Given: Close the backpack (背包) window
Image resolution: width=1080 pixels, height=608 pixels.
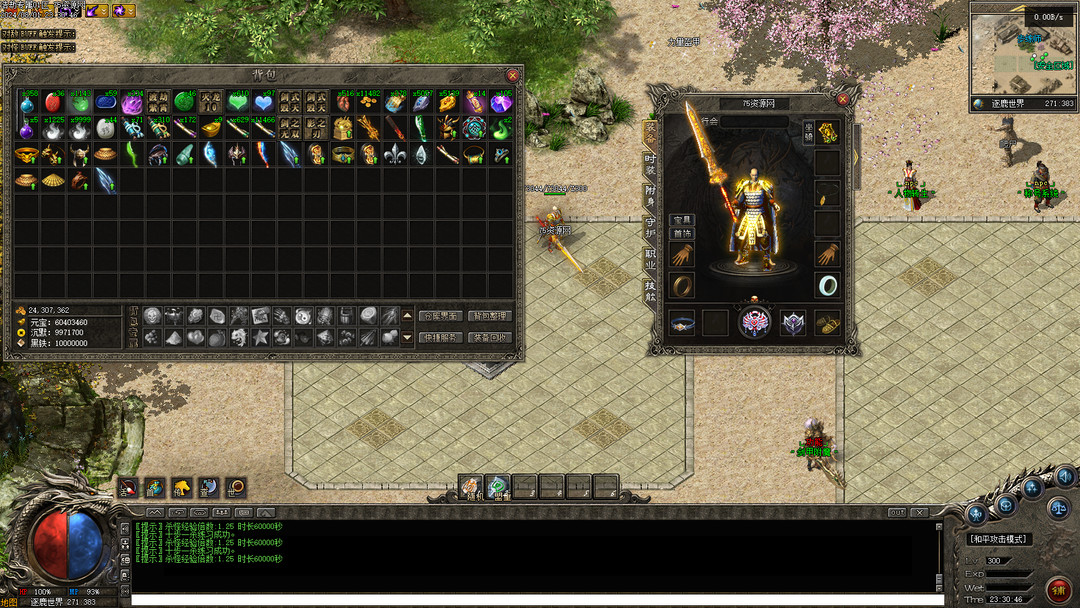Looking at the screenshot, I should tap(513, 75).
